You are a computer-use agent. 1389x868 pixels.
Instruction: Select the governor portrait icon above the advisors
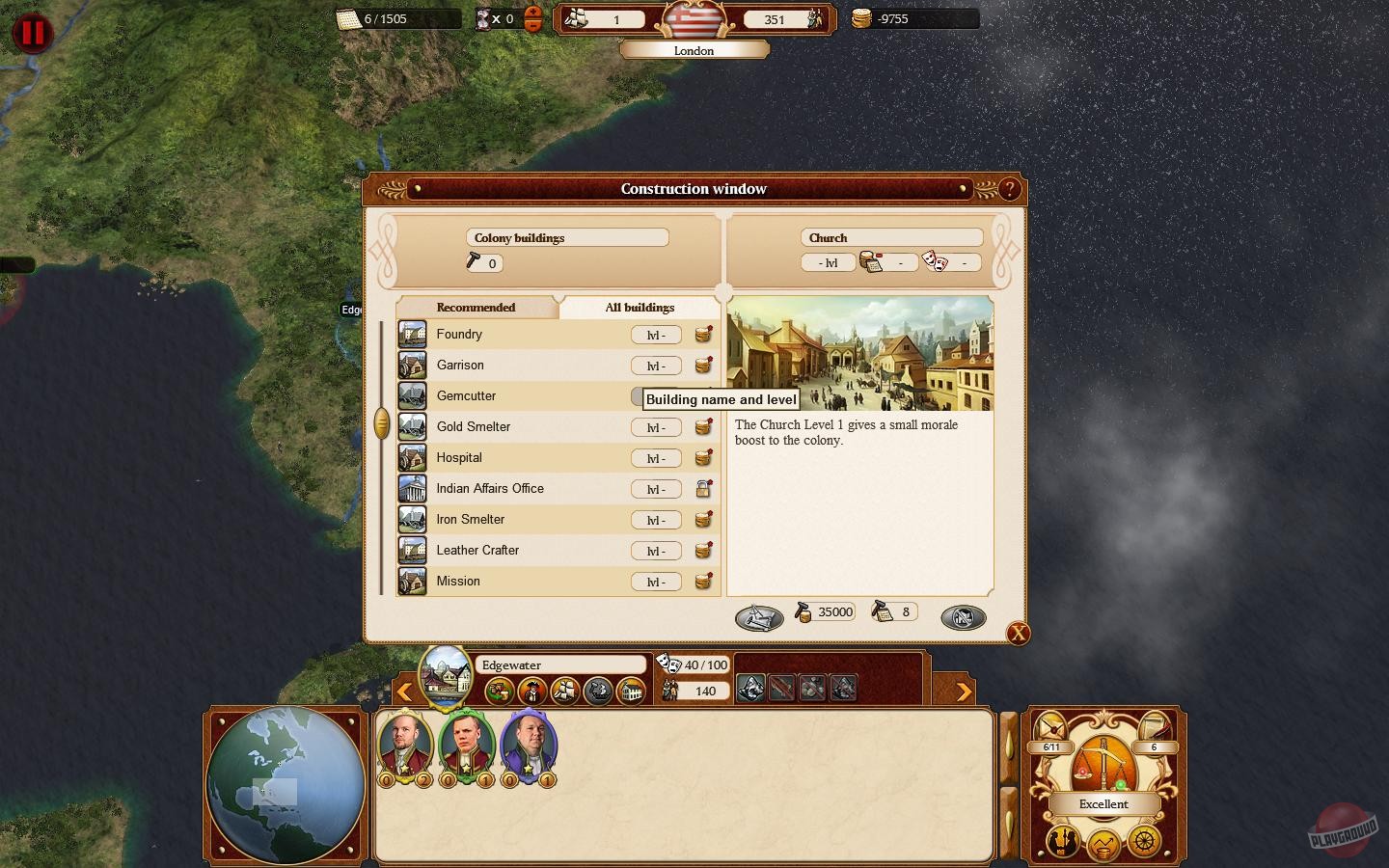coord(533,691)
